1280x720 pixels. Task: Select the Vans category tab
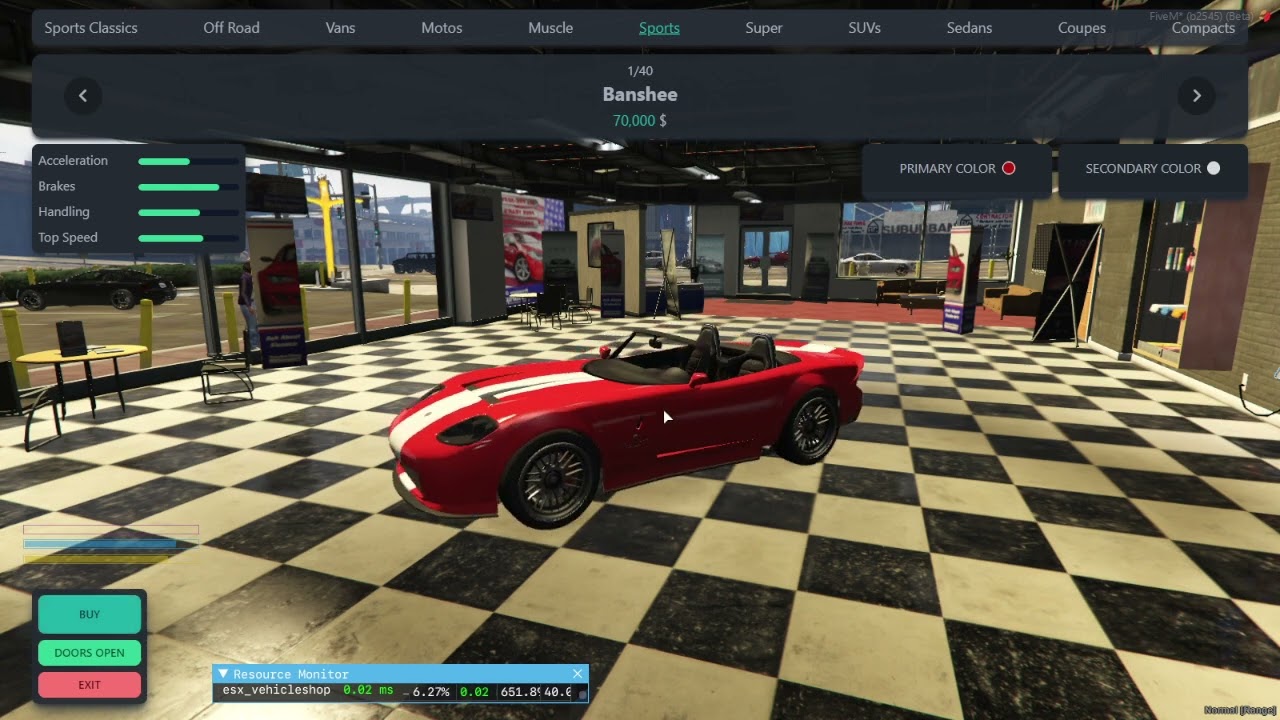(340, 28)
